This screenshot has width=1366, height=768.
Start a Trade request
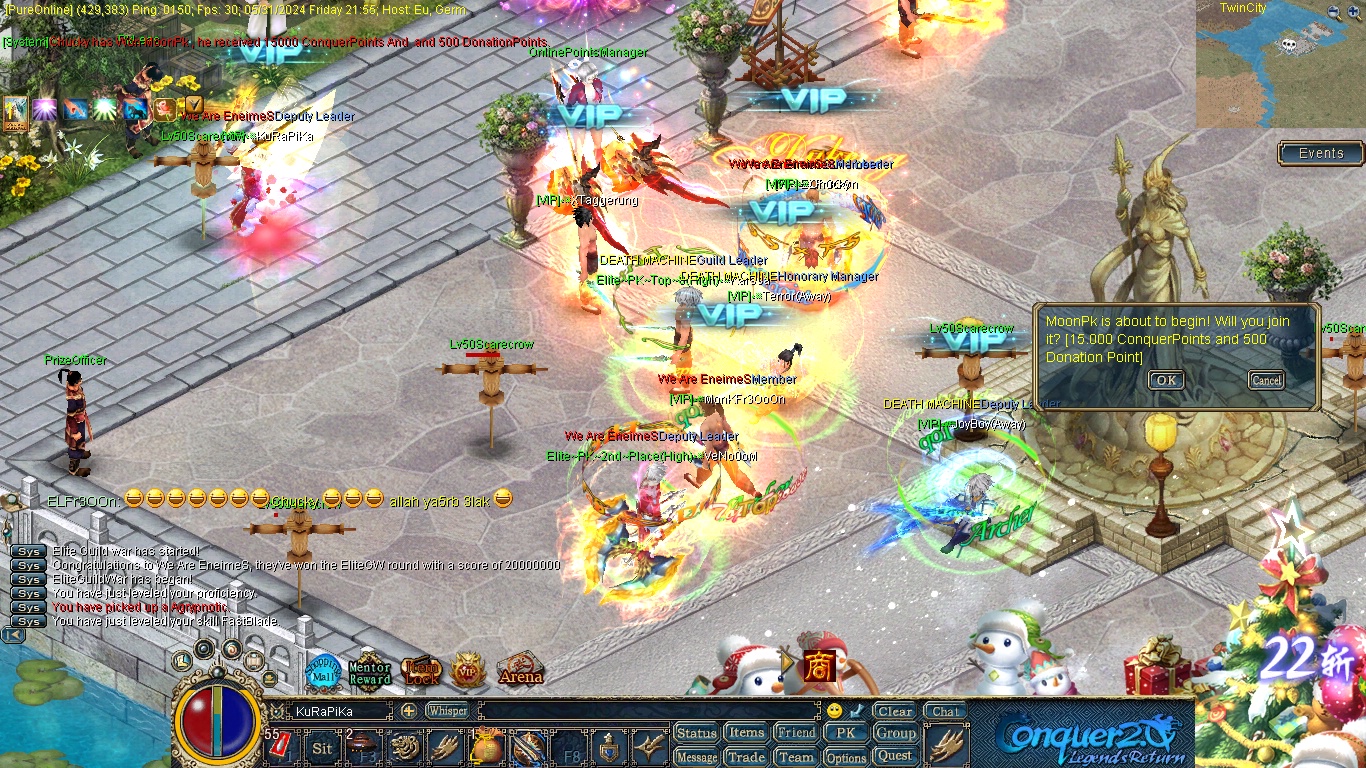coord(746,757)
